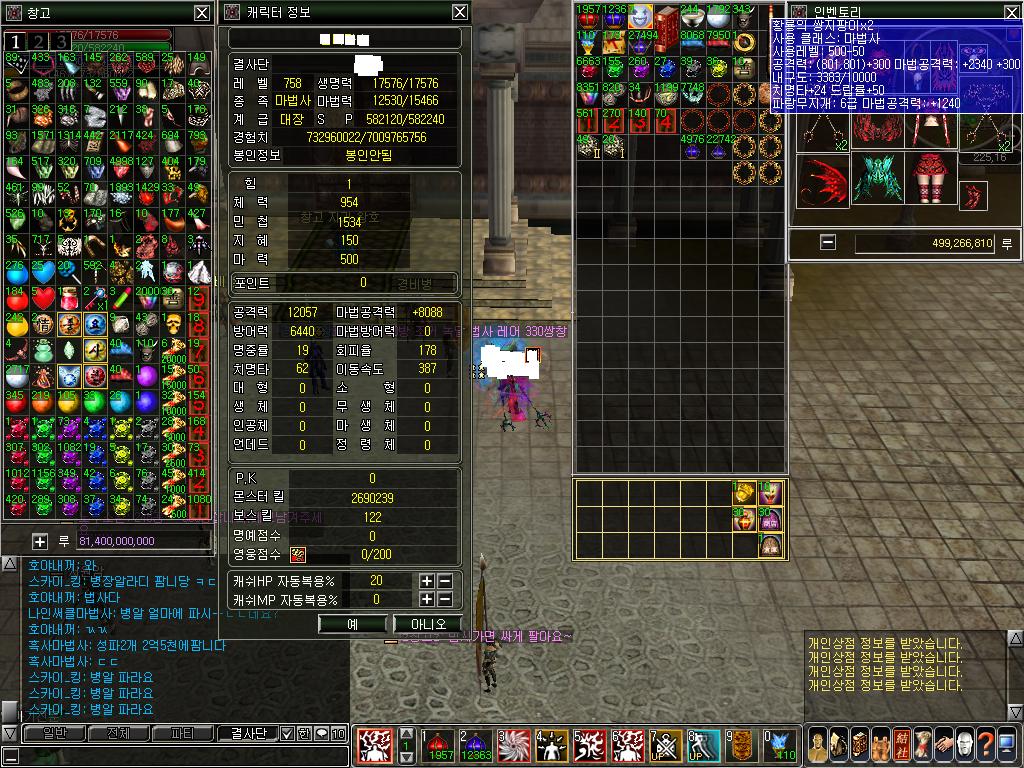The width and height of the screenshot is (1024, 768).
Task: Switch to warehouse tab 2
Action: [39, 41]
